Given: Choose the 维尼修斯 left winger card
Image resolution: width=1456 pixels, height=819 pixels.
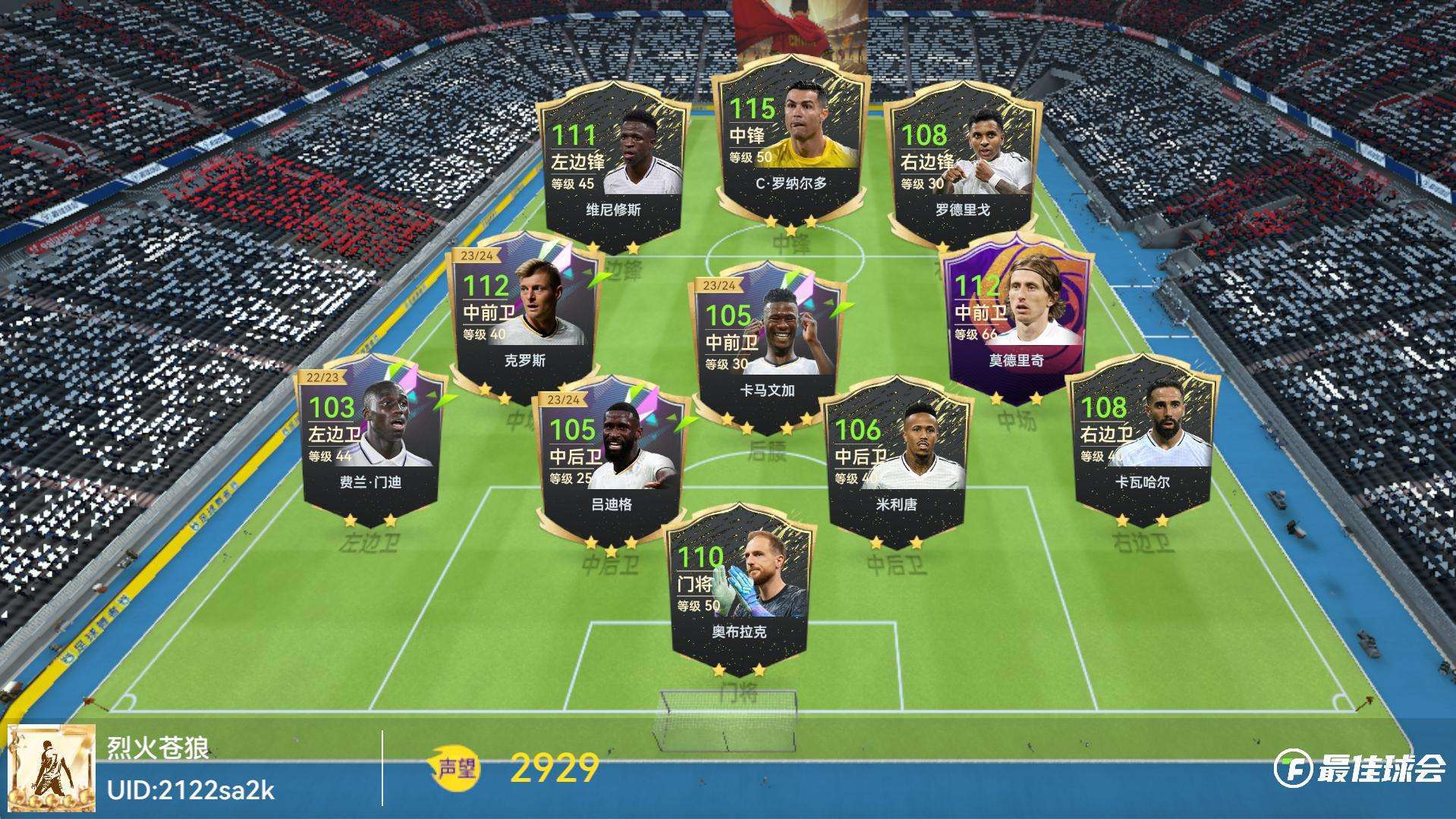Looking at the screenshot, I should tap(613, 167).
